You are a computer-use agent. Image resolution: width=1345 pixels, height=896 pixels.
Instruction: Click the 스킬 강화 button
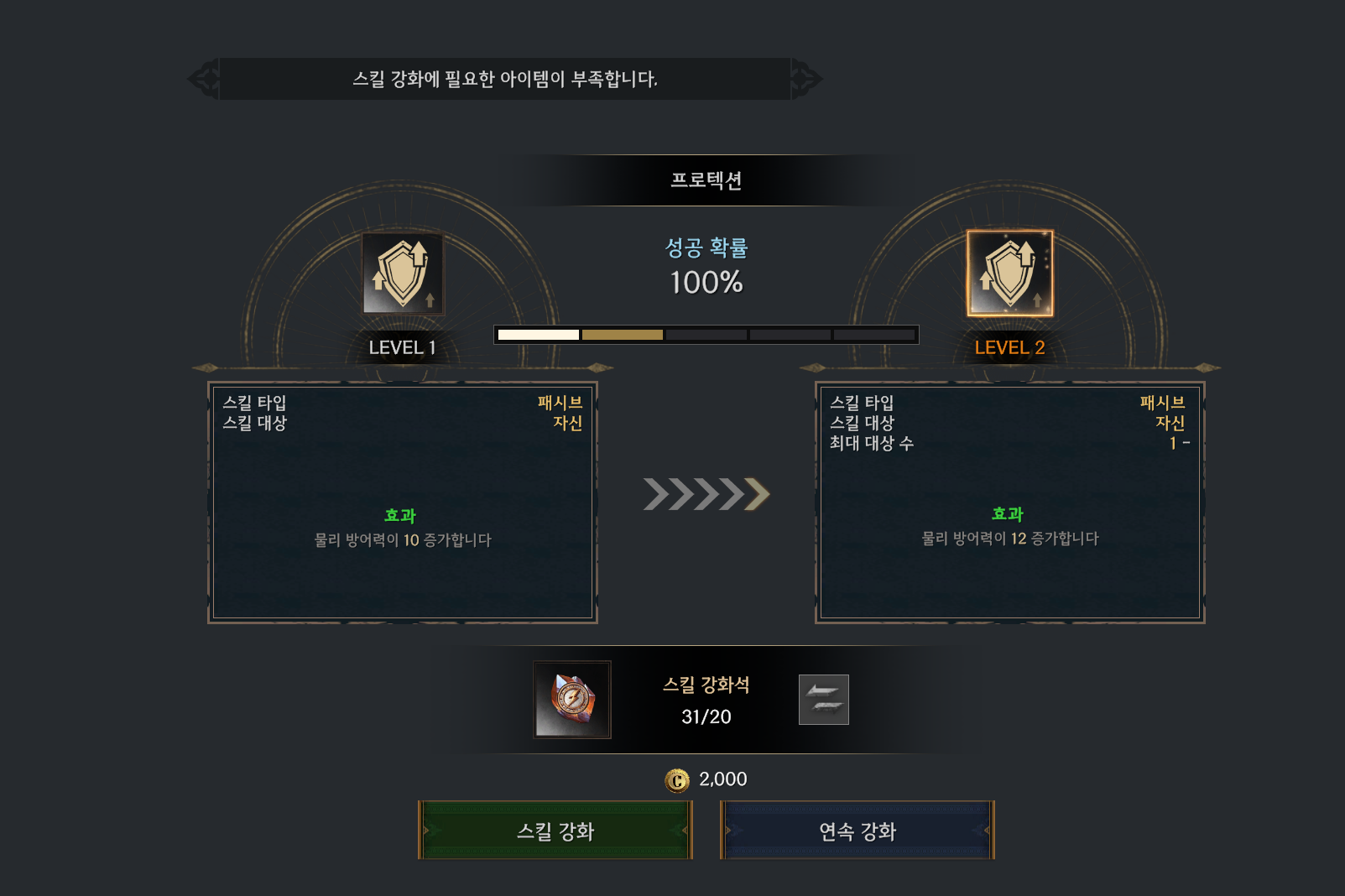coord(555,831)
